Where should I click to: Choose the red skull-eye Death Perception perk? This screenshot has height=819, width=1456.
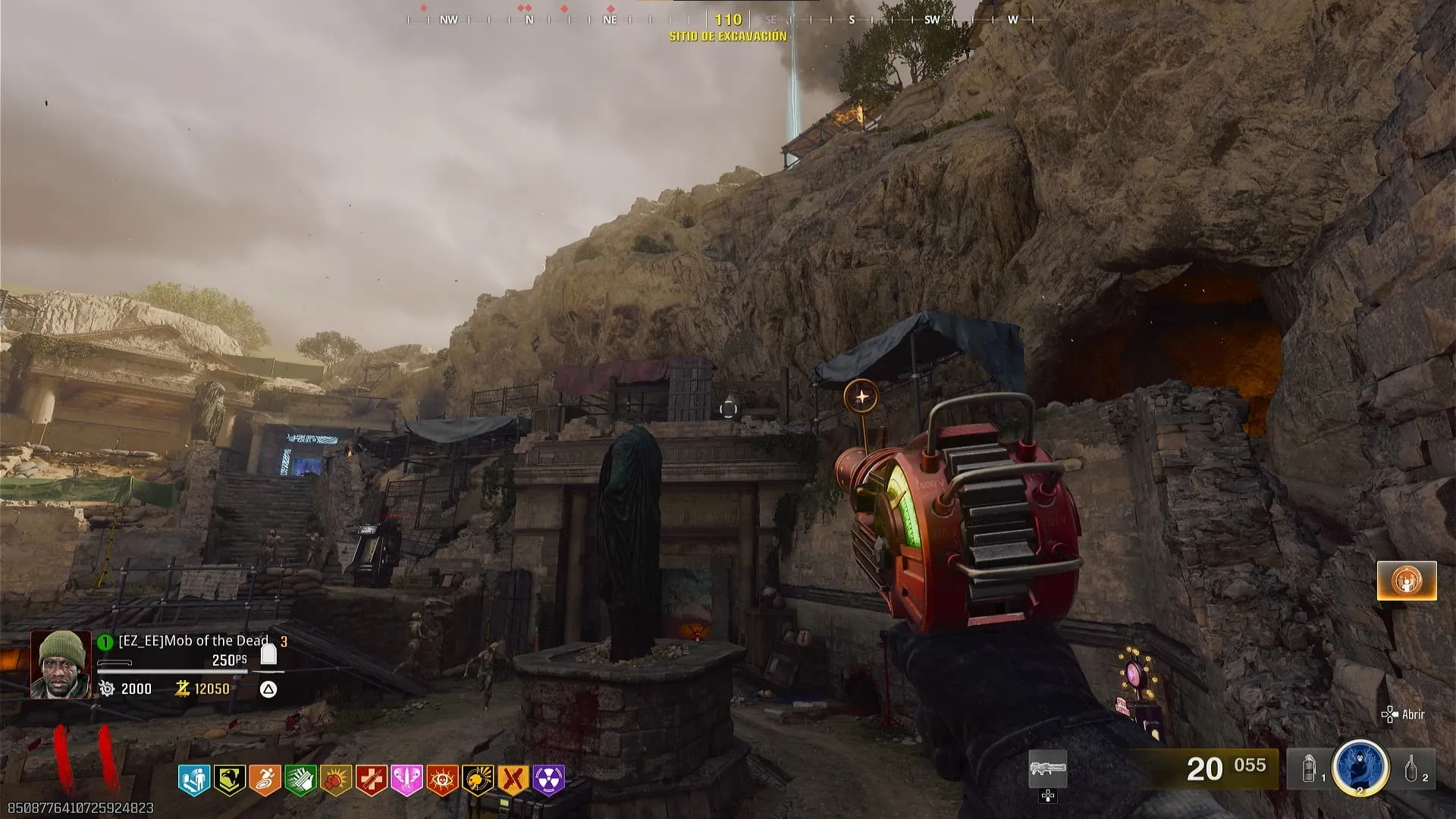(x=443, y=780)
